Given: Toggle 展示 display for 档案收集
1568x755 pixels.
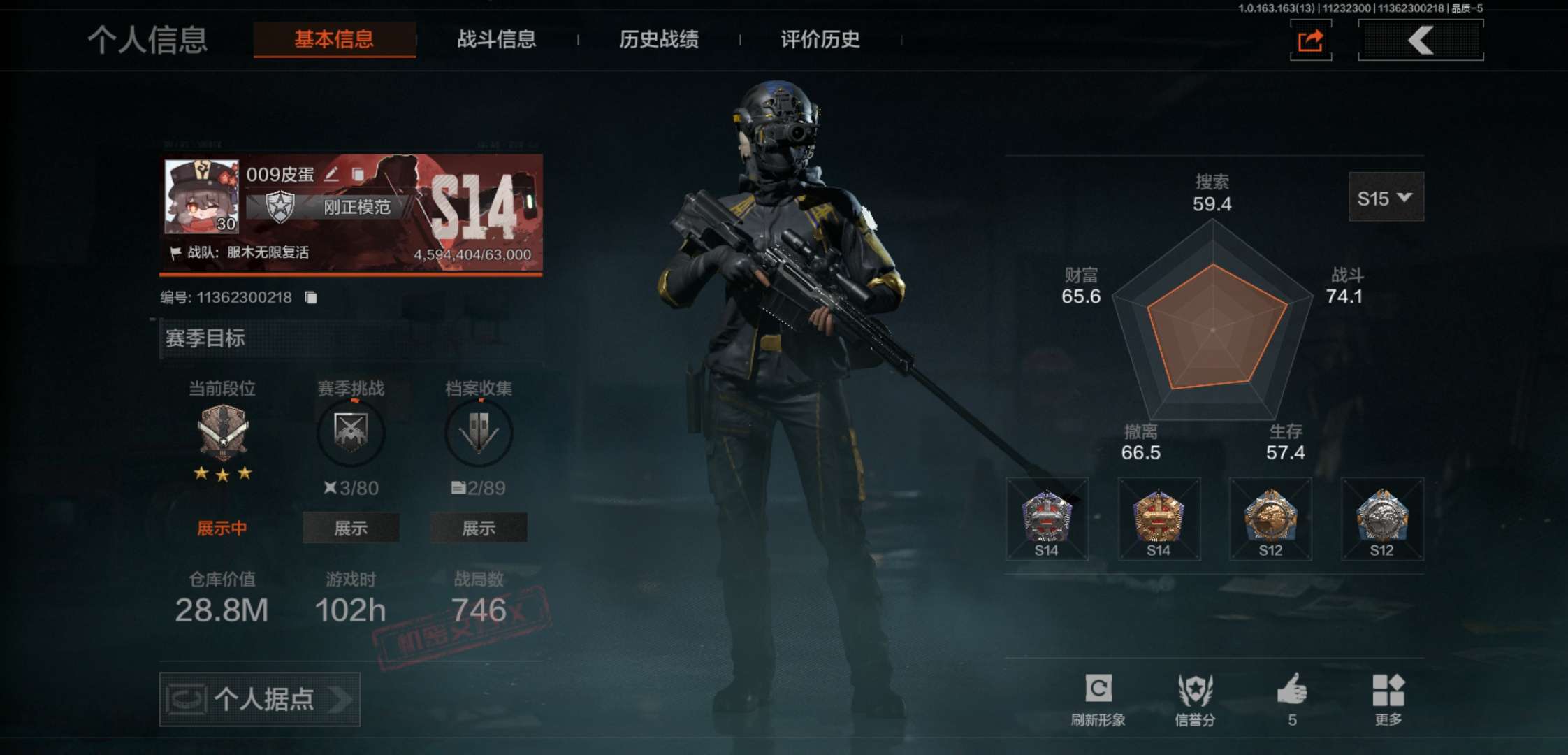Looking at the screenshot, I should (x=479, y=528).
